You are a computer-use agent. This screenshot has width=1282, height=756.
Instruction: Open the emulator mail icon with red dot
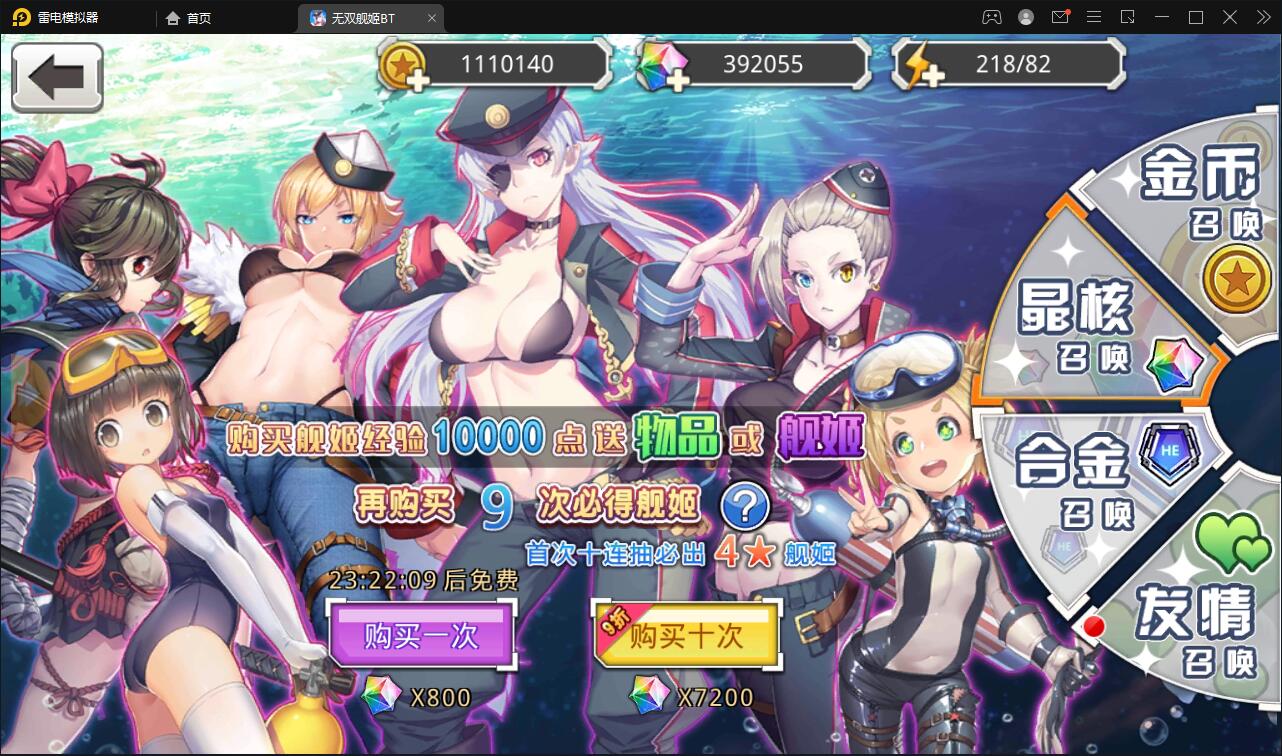(x=1060, y=17)
